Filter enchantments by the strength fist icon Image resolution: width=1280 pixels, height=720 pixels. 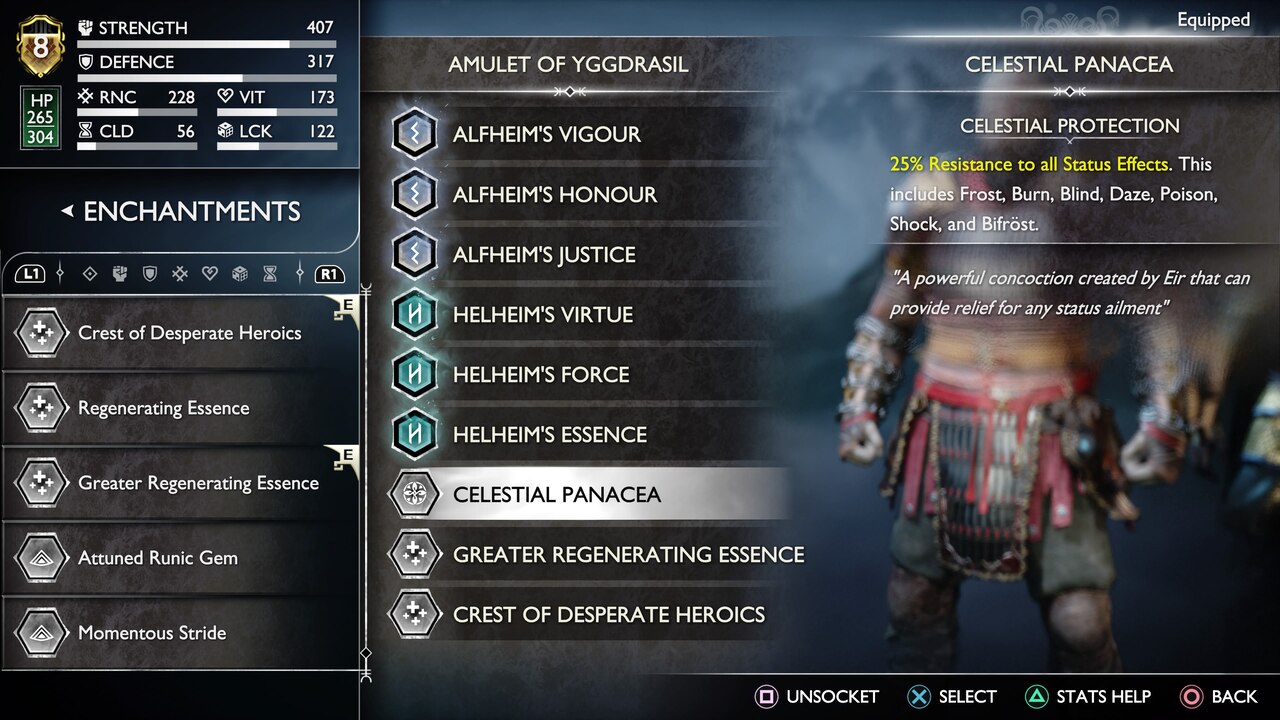pyautogui.click(x=120, y=273)
